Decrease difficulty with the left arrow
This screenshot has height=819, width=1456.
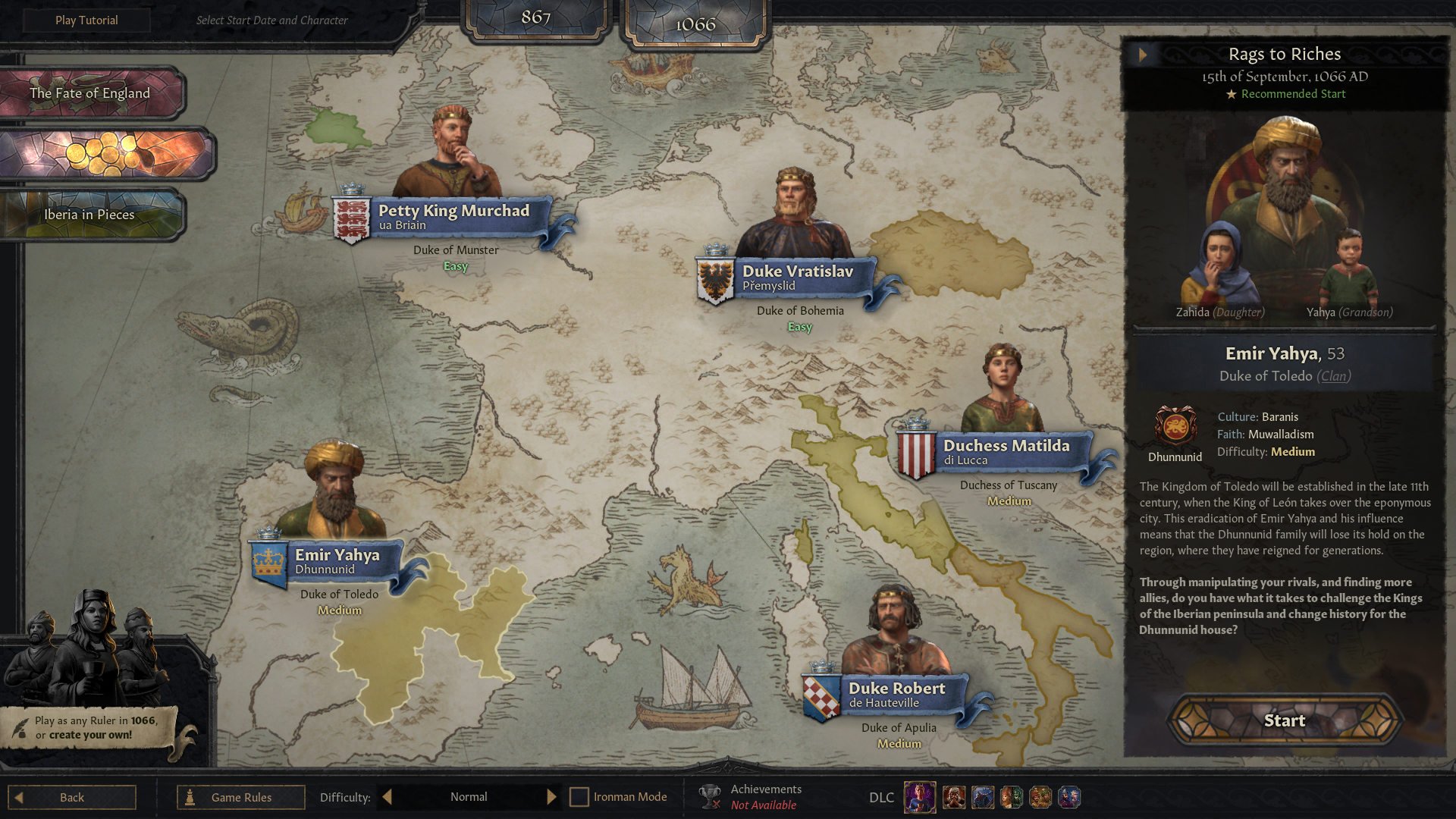388,797
